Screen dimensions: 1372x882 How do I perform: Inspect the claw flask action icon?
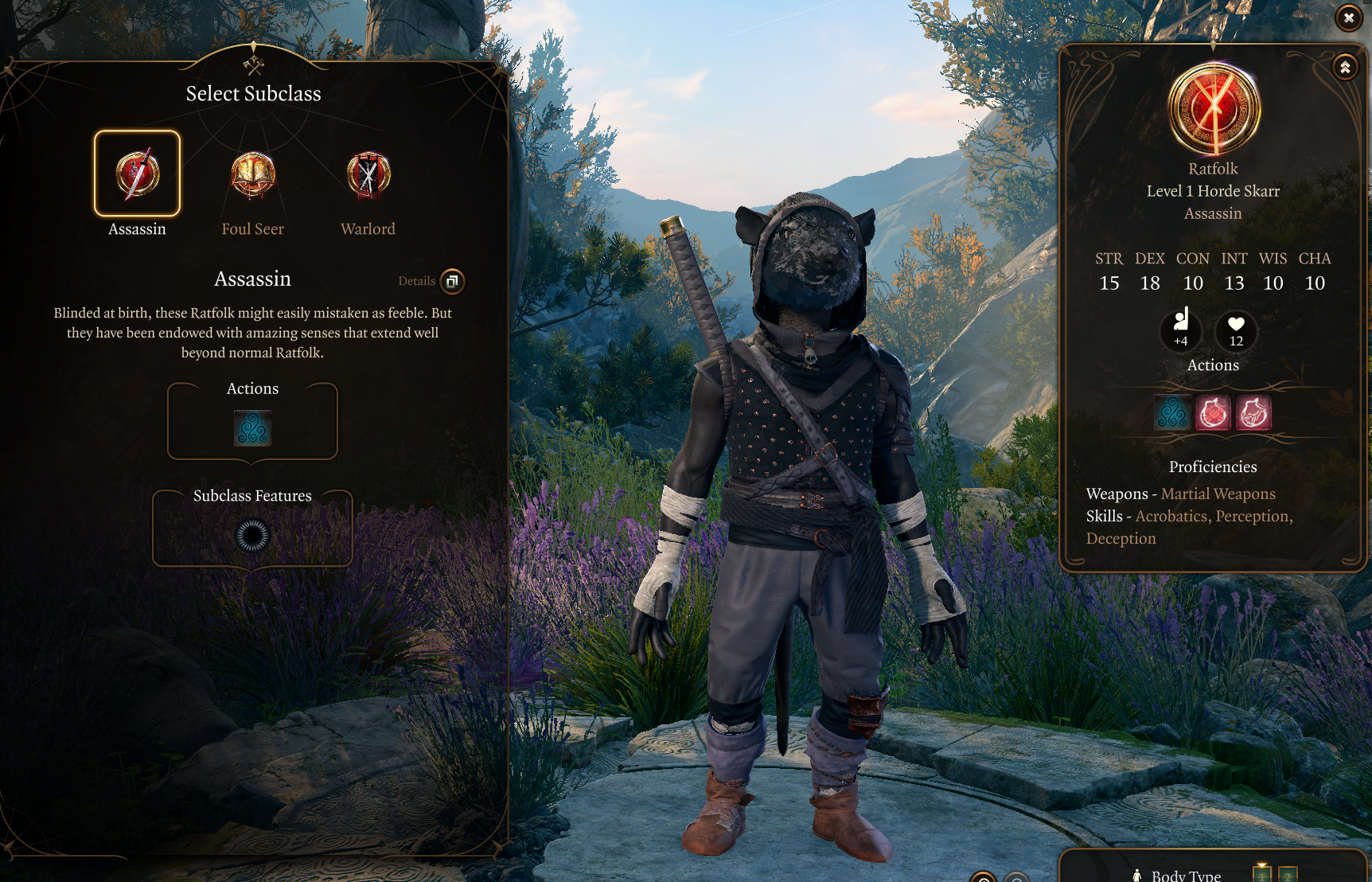click(1253, 413)
